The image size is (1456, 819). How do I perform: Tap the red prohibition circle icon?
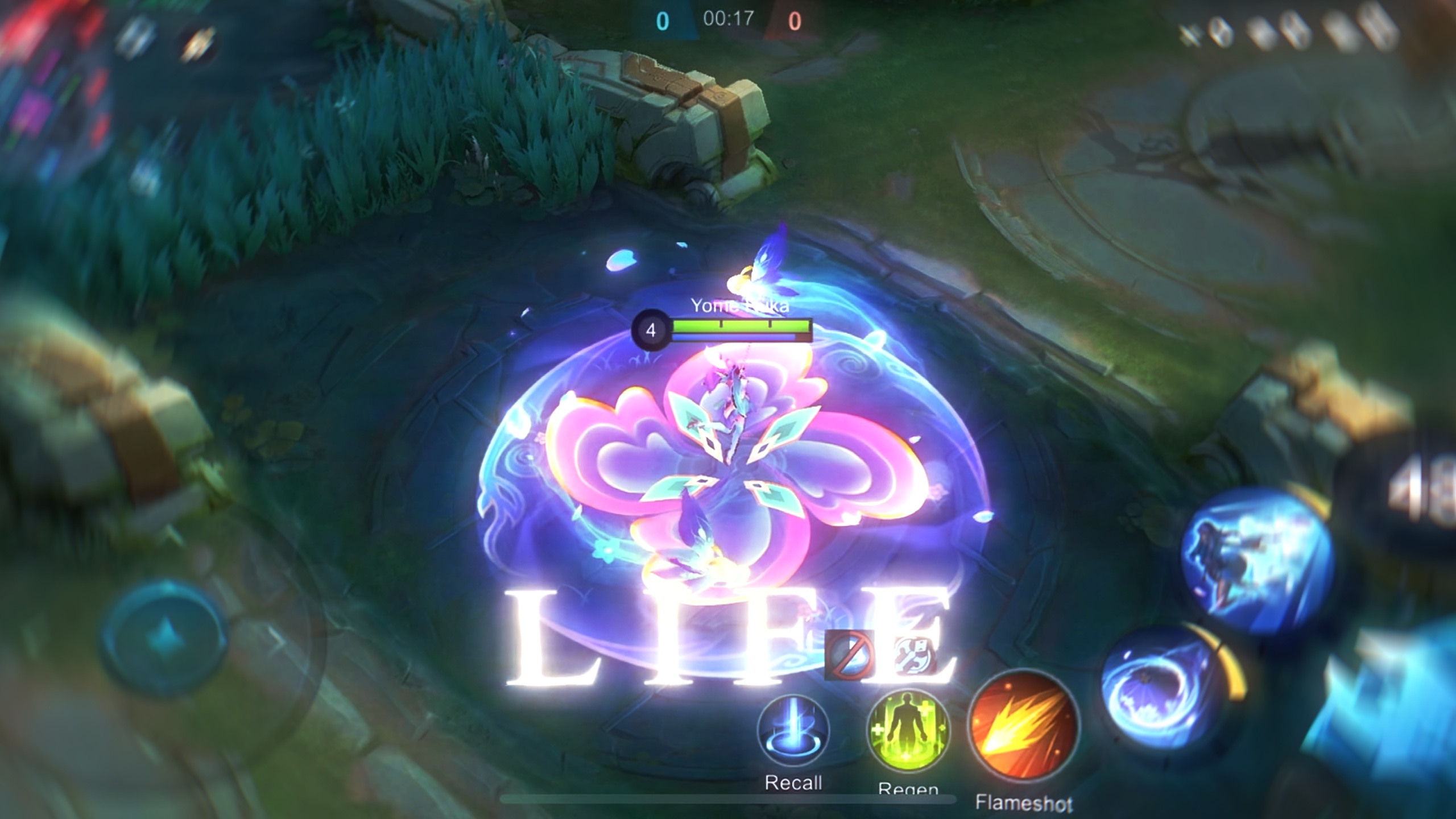[849, 655]
